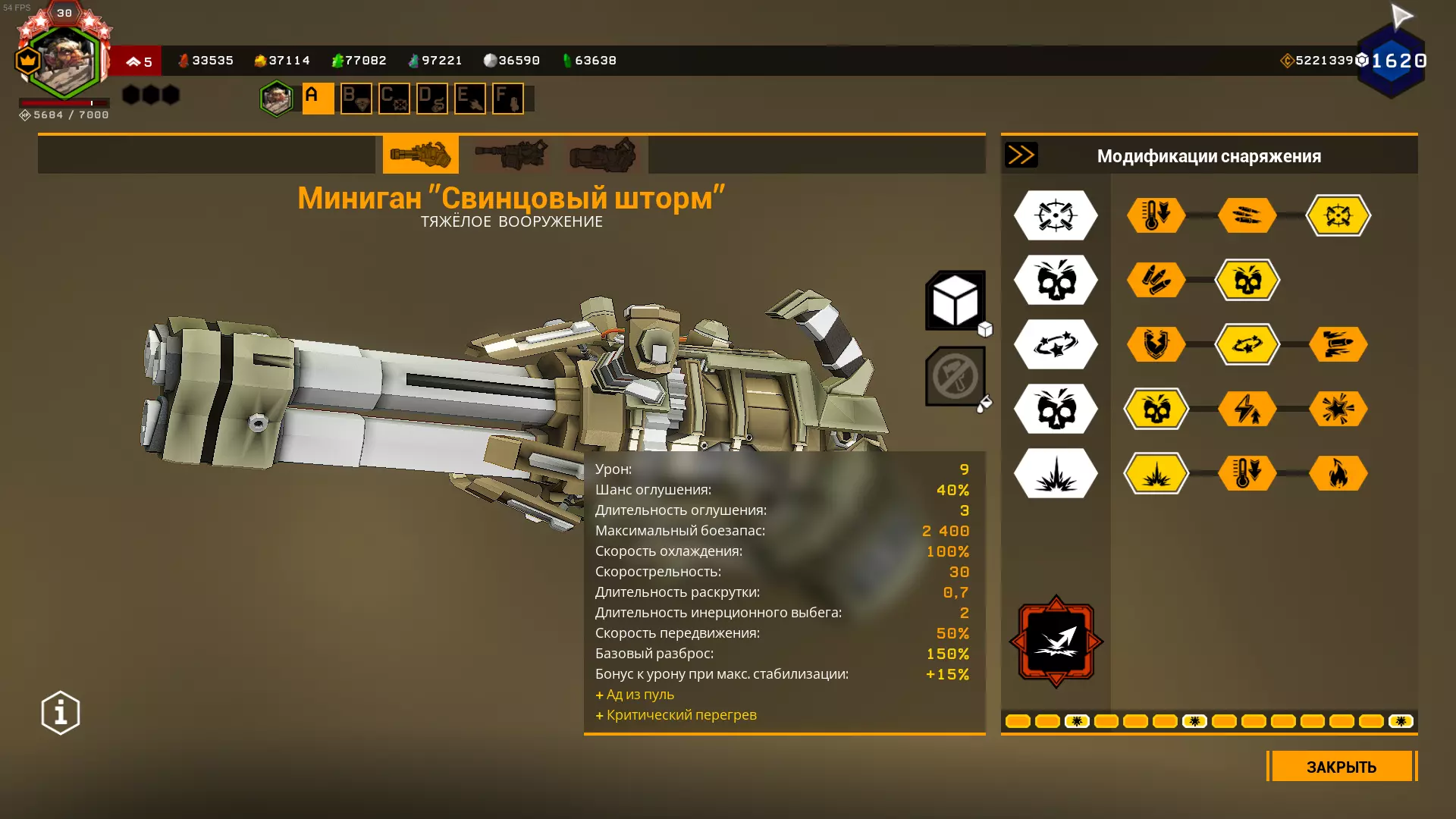1456x819 pixels.
Task: Select the white crosshair modification category
Action: [x=1056, y=215]
